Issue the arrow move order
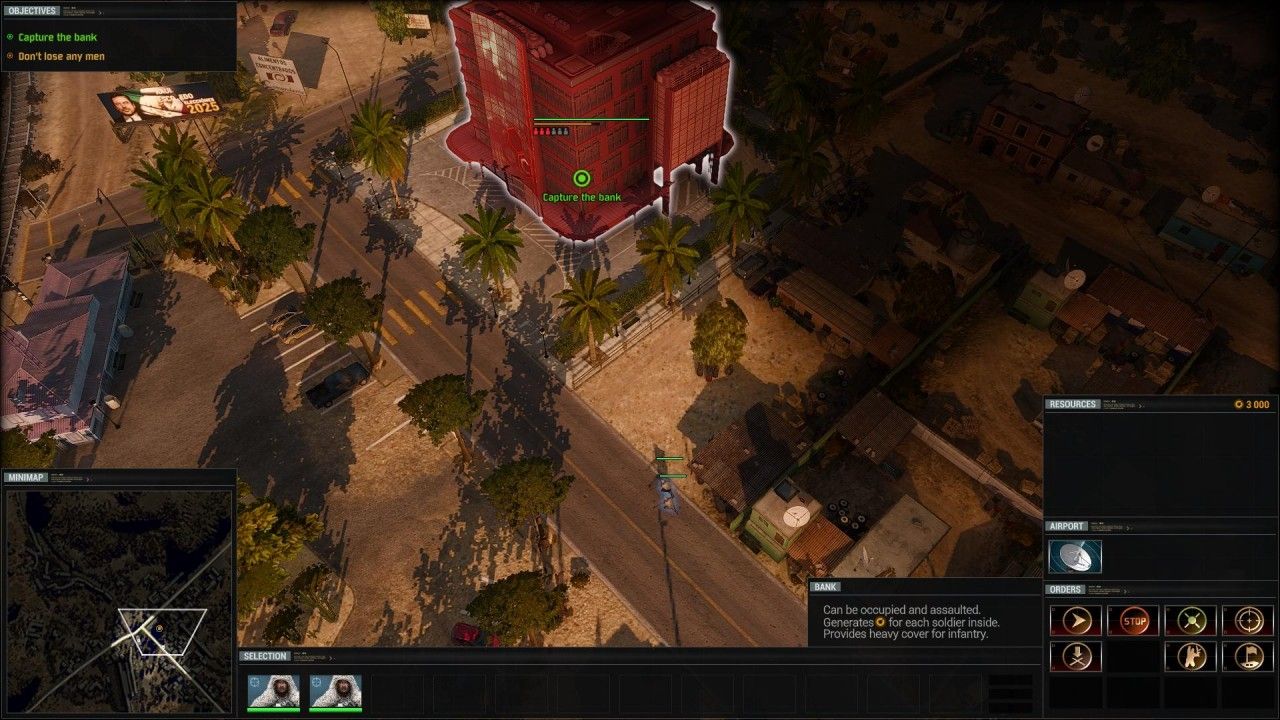This screenshot has height=720, width=1280. point(1076,621)
